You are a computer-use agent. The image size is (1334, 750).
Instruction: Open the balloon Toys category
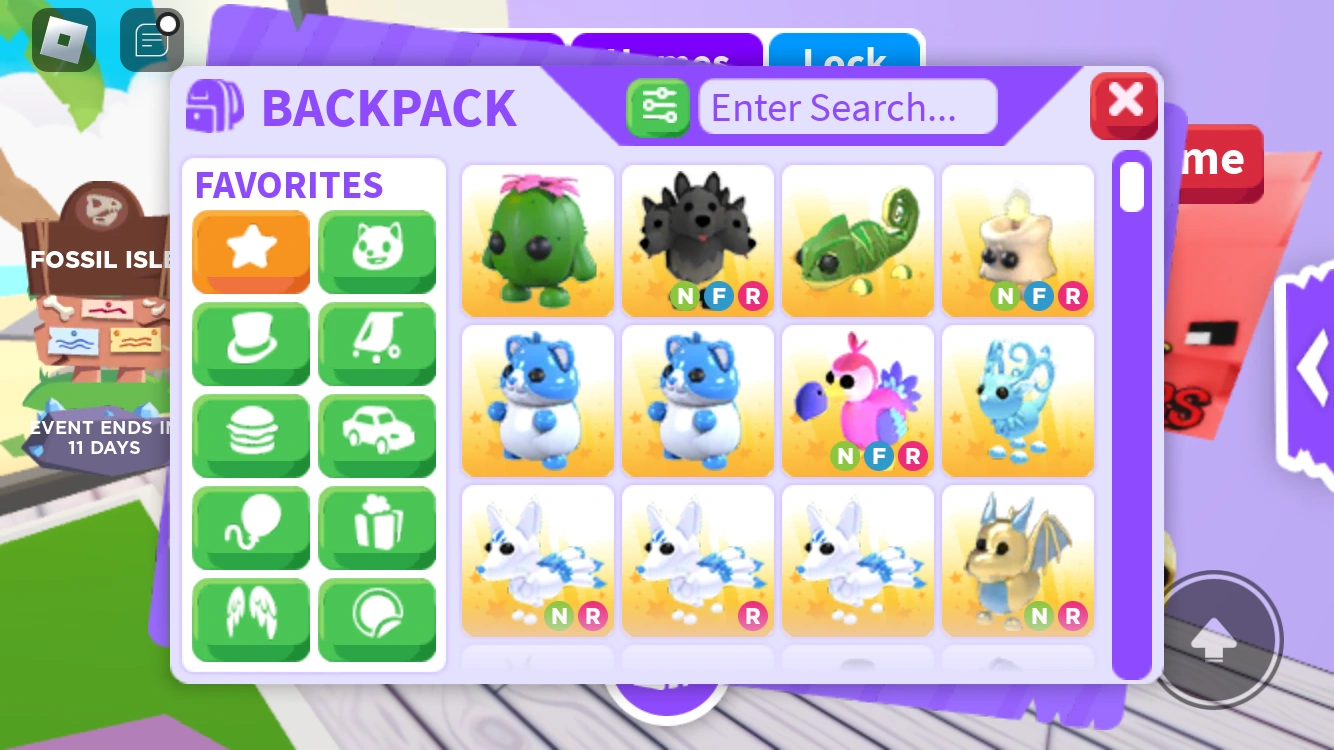click(251, 528)
